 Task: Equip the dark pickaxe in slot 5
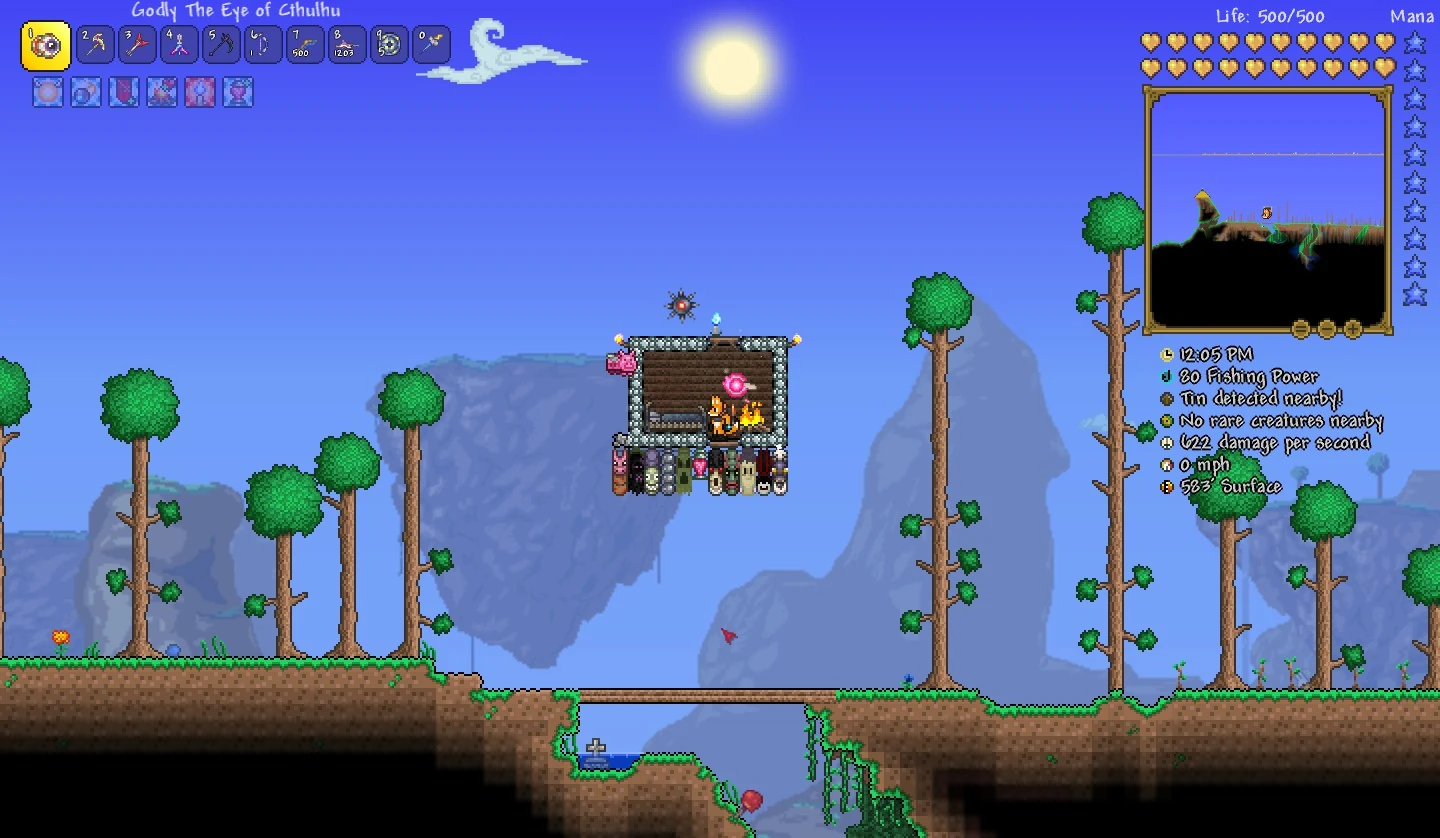222,45
